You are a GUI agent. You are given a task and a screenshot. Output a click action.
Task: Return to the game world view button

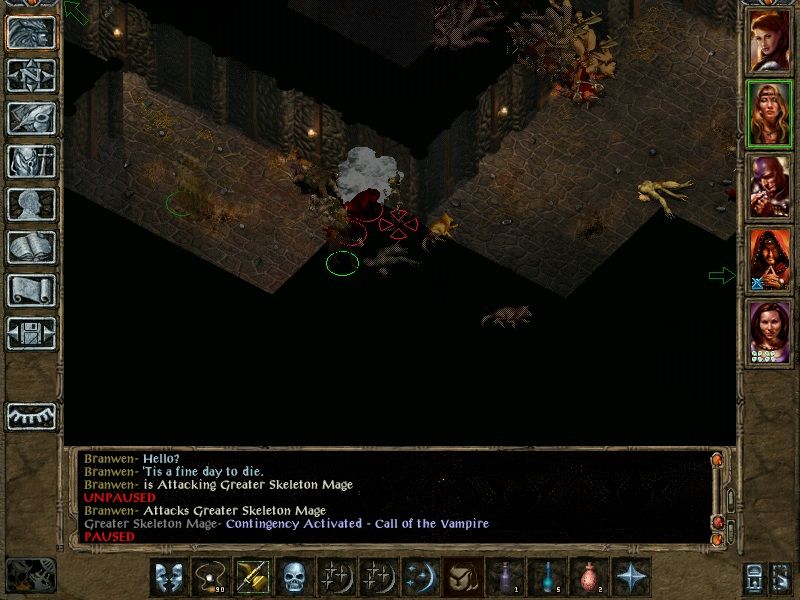[31, 33]
